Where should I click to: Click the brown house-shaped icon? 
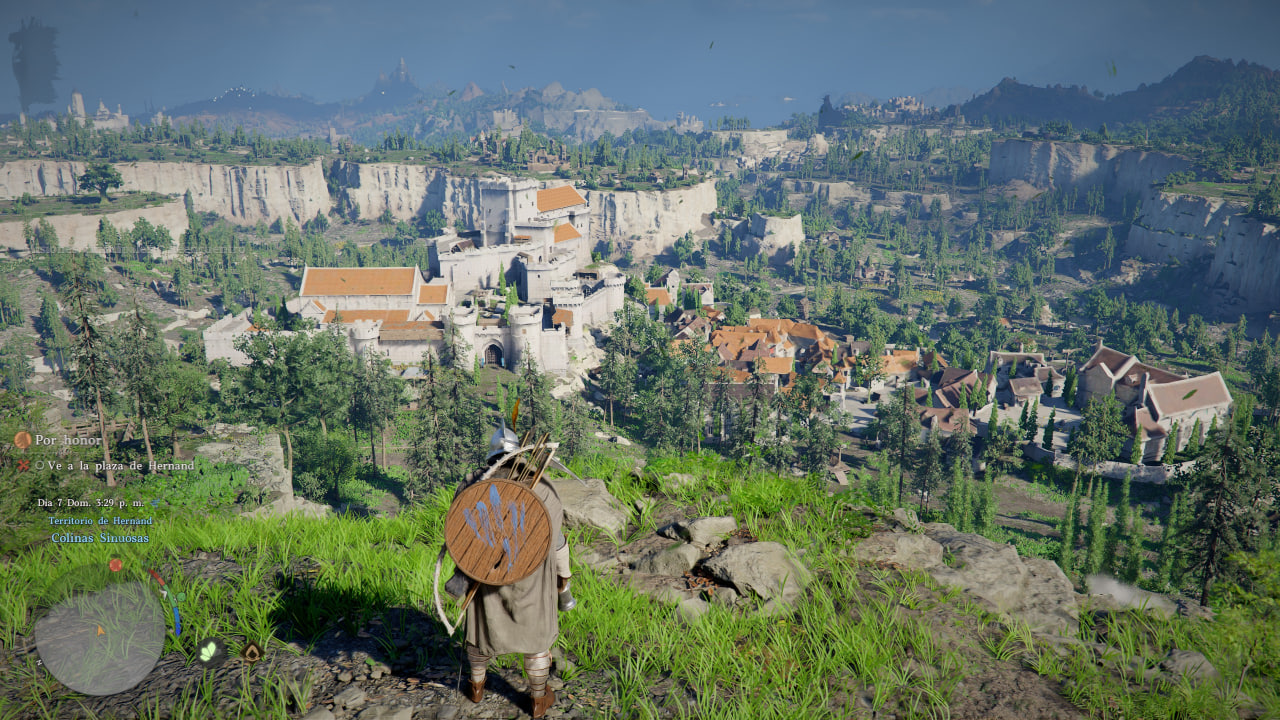[x=251, y=652]
